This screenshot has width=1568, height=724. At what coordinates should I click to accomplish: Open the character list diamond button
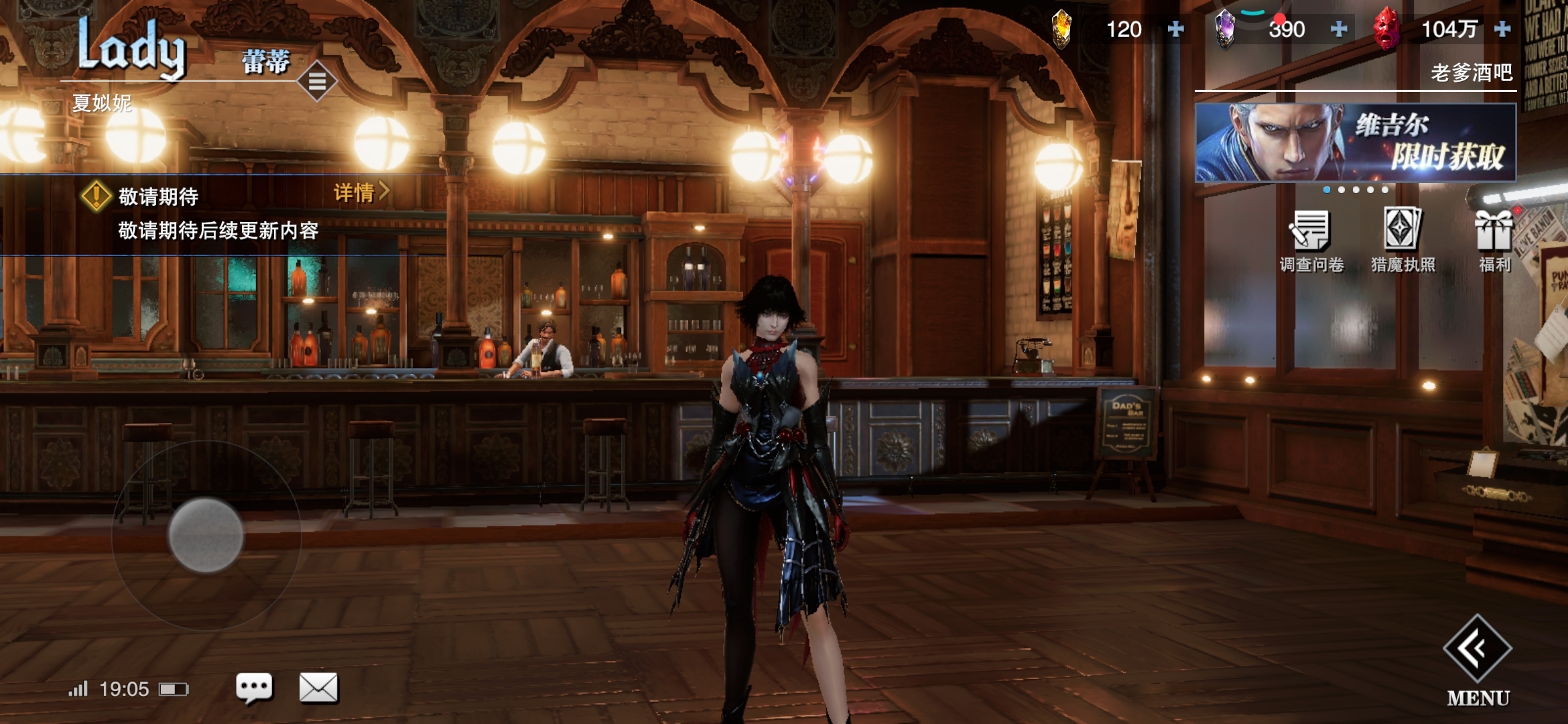click(317, 81)
